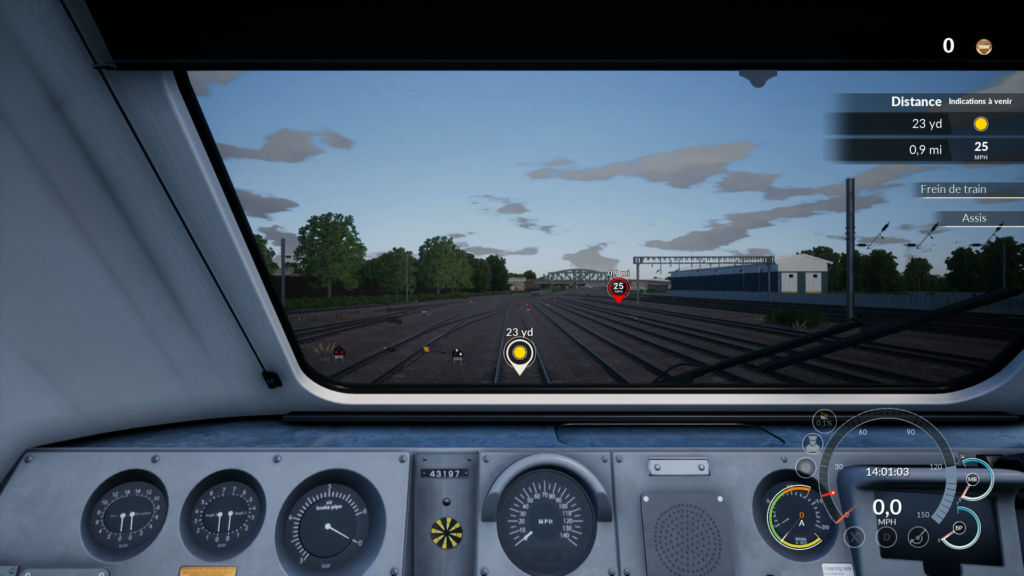
Task: Click the yellow signal marker at 23 yd
Action: click(518, 353)
